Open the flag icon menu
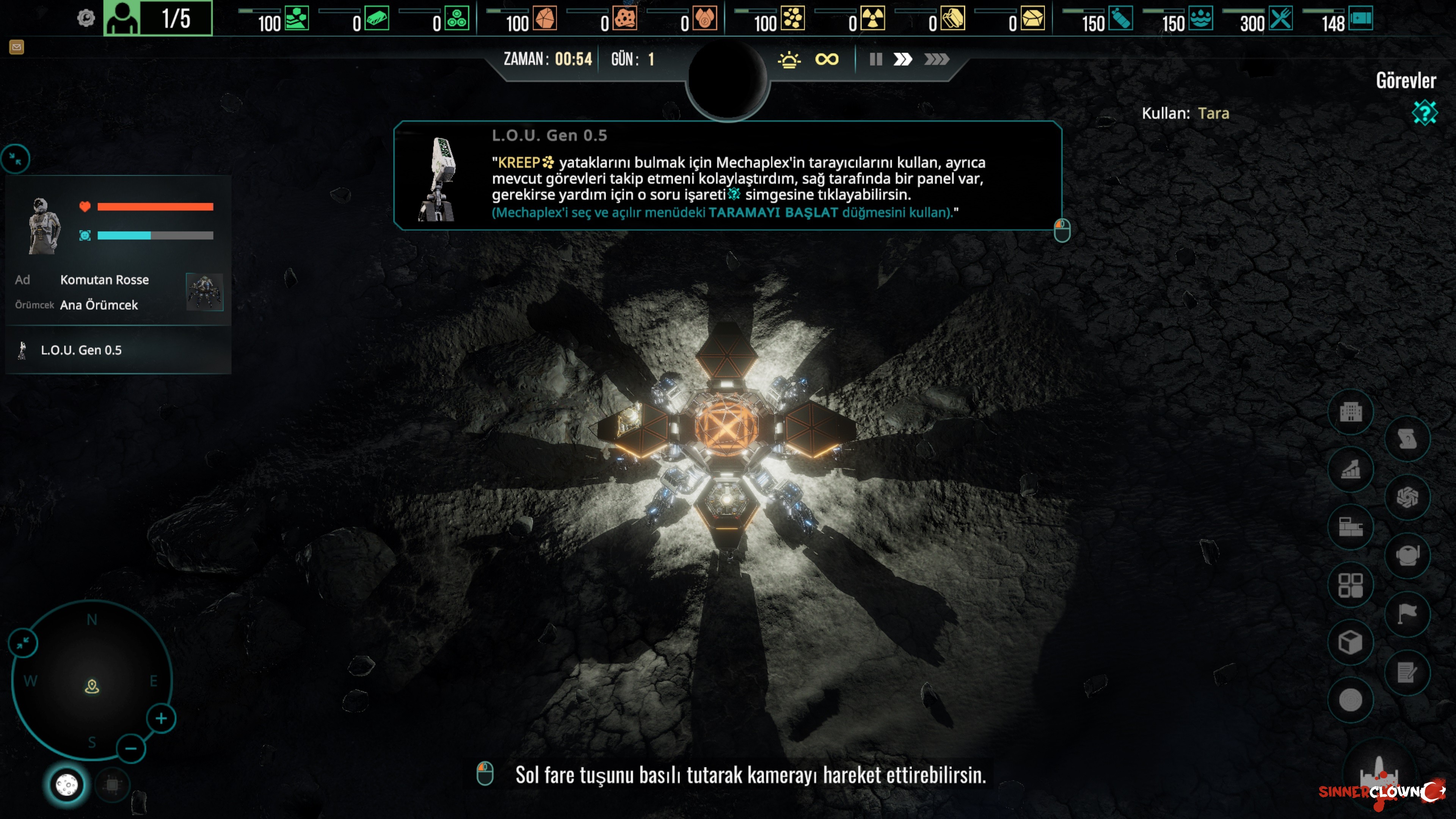Viewport: 1456px width, 819px height. (1407, 613)
